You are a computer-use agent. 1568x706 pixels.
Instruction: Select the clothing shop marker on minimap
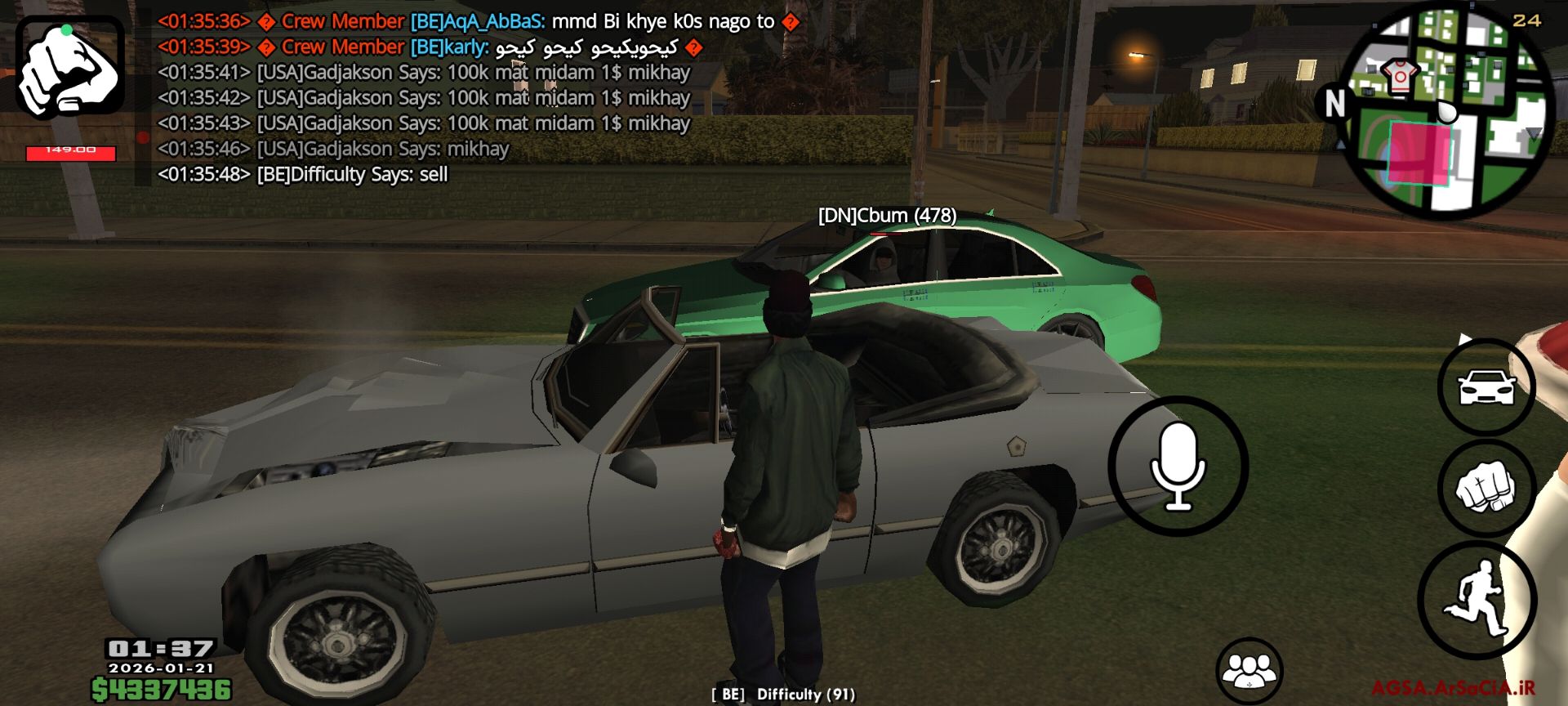[x=1400, y=76]
